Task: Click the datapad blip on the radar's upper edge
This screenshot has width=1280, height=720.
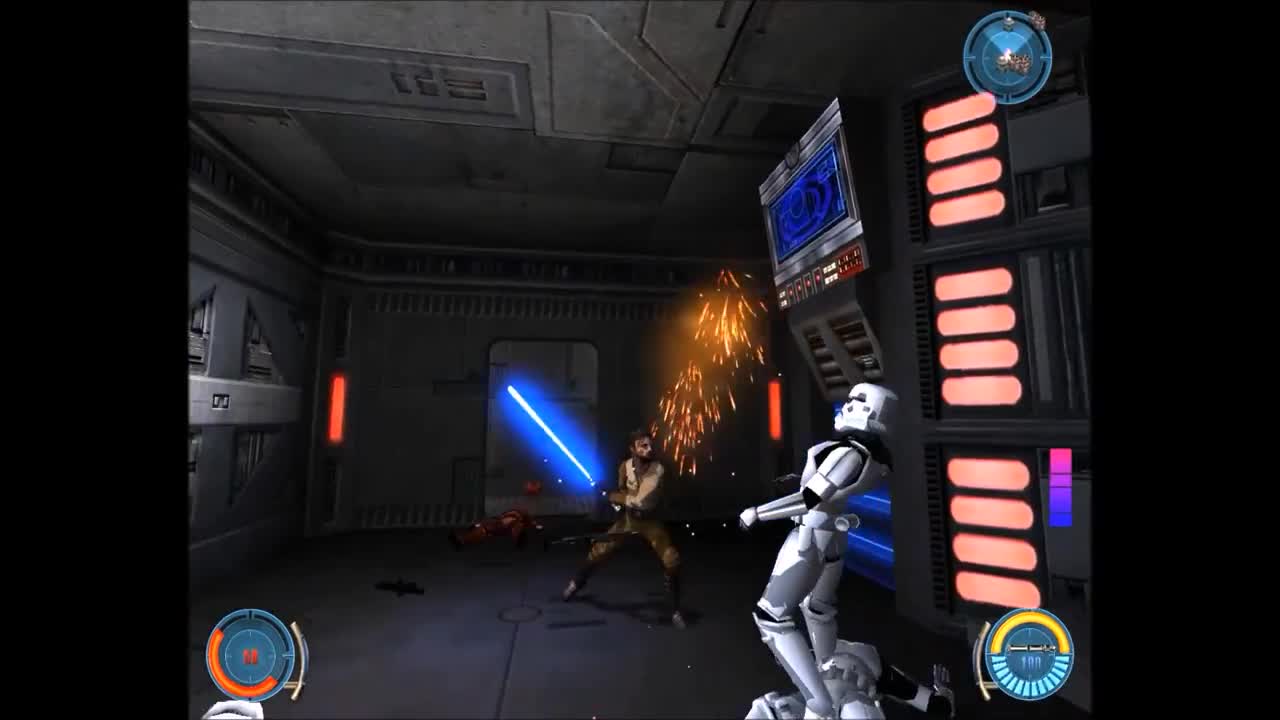Action: click(x=1008, y=21)
